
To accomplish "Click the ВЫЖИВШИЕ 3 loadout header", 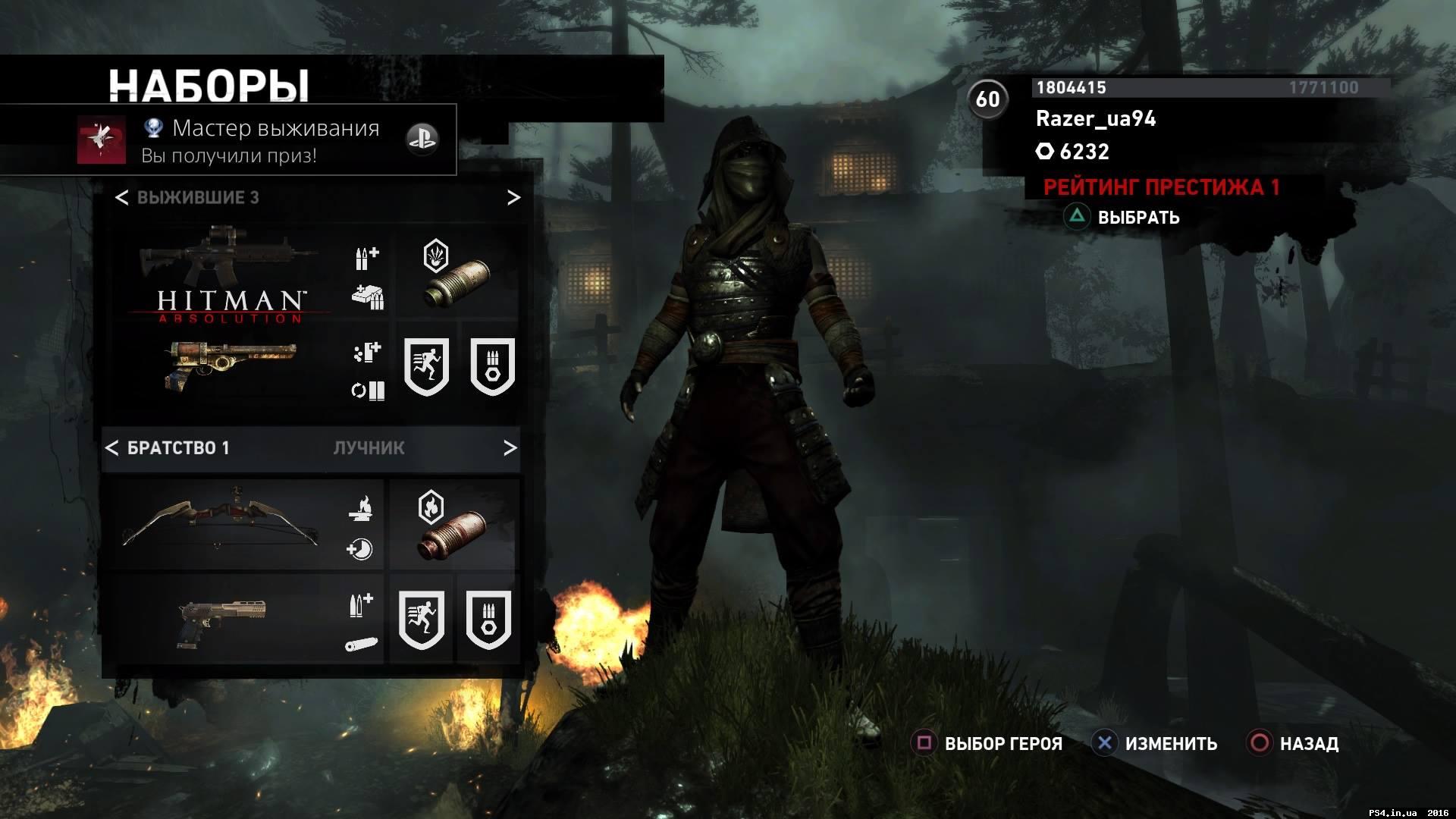I will pyautogui.click(x=197, y=197).
